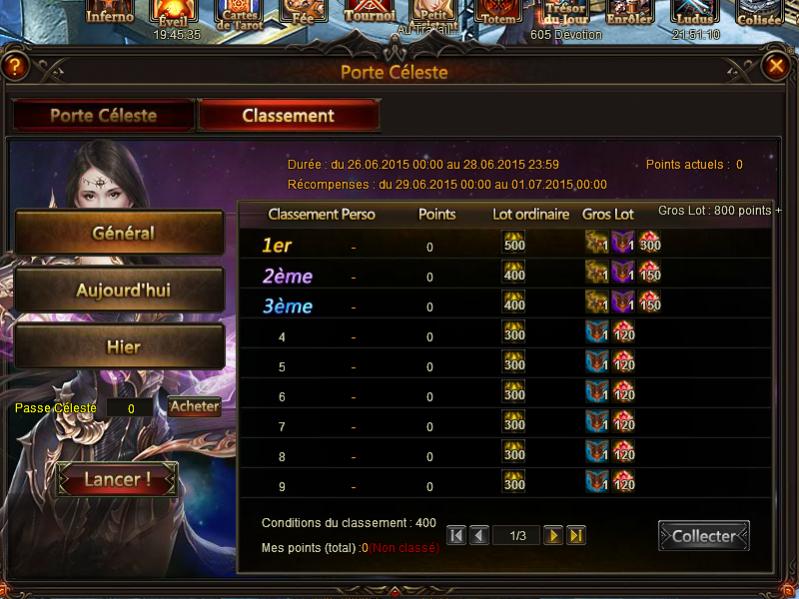
Task: Select the Classement tab
Action: tap(288, 115)
